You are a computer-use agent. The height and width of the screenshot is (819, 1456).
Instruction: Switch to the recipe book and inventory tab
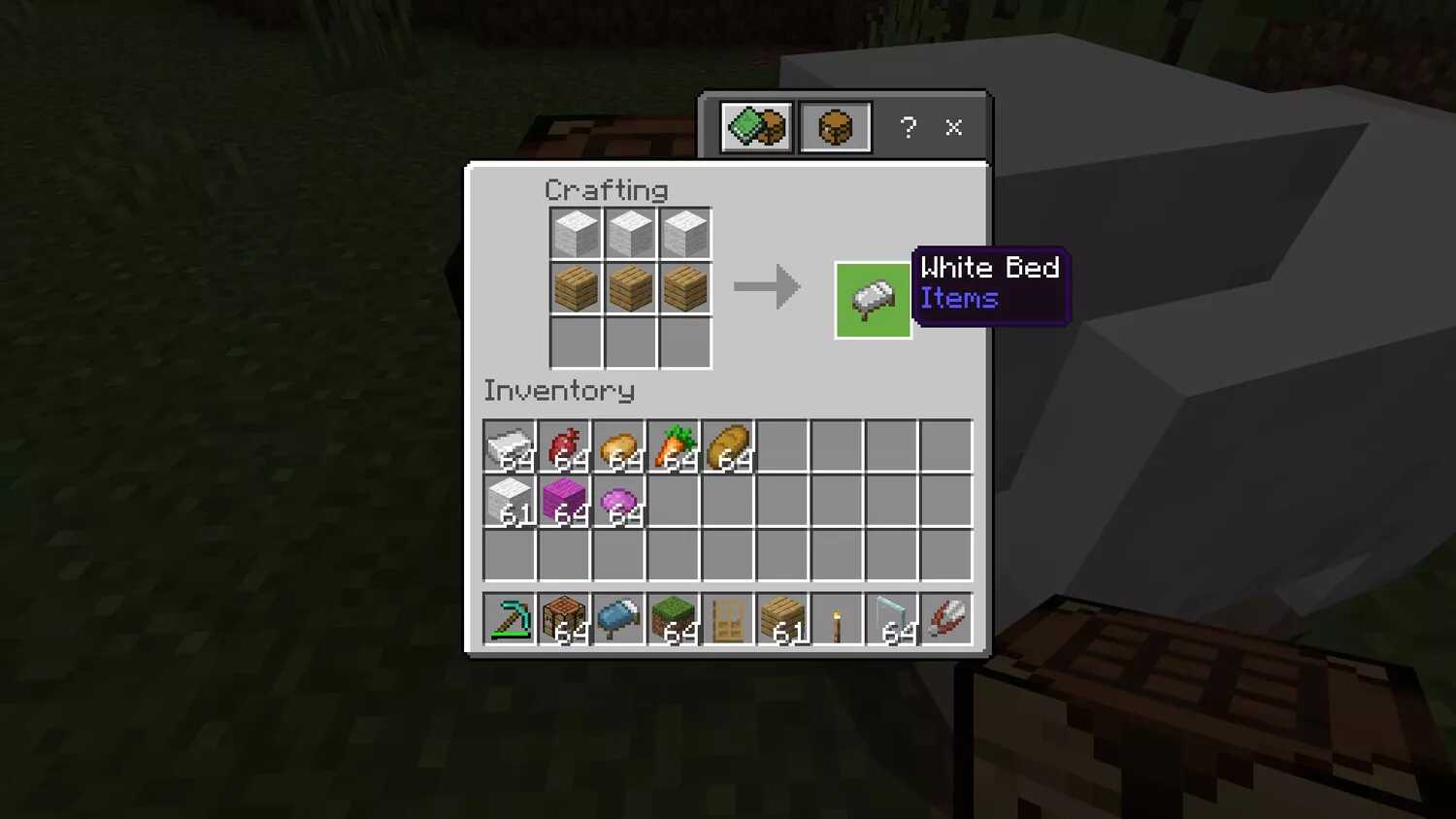coord(756,127)
